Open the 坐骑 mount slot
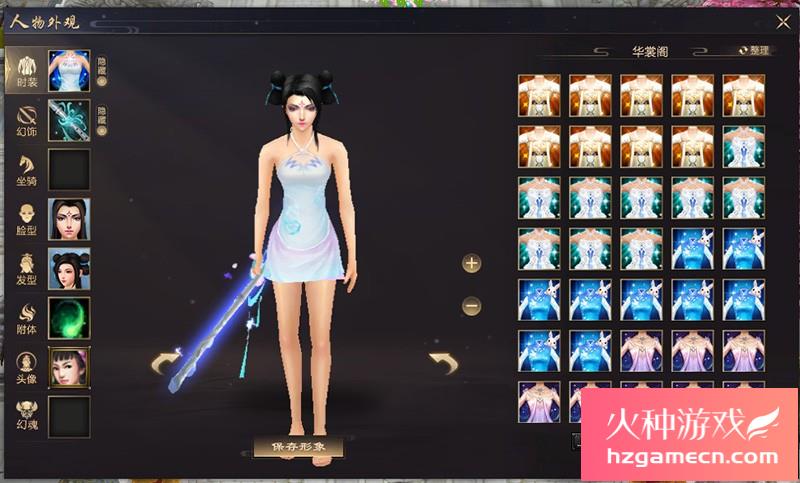This screenshot has height=483, width=800. (x=69, y=169)
